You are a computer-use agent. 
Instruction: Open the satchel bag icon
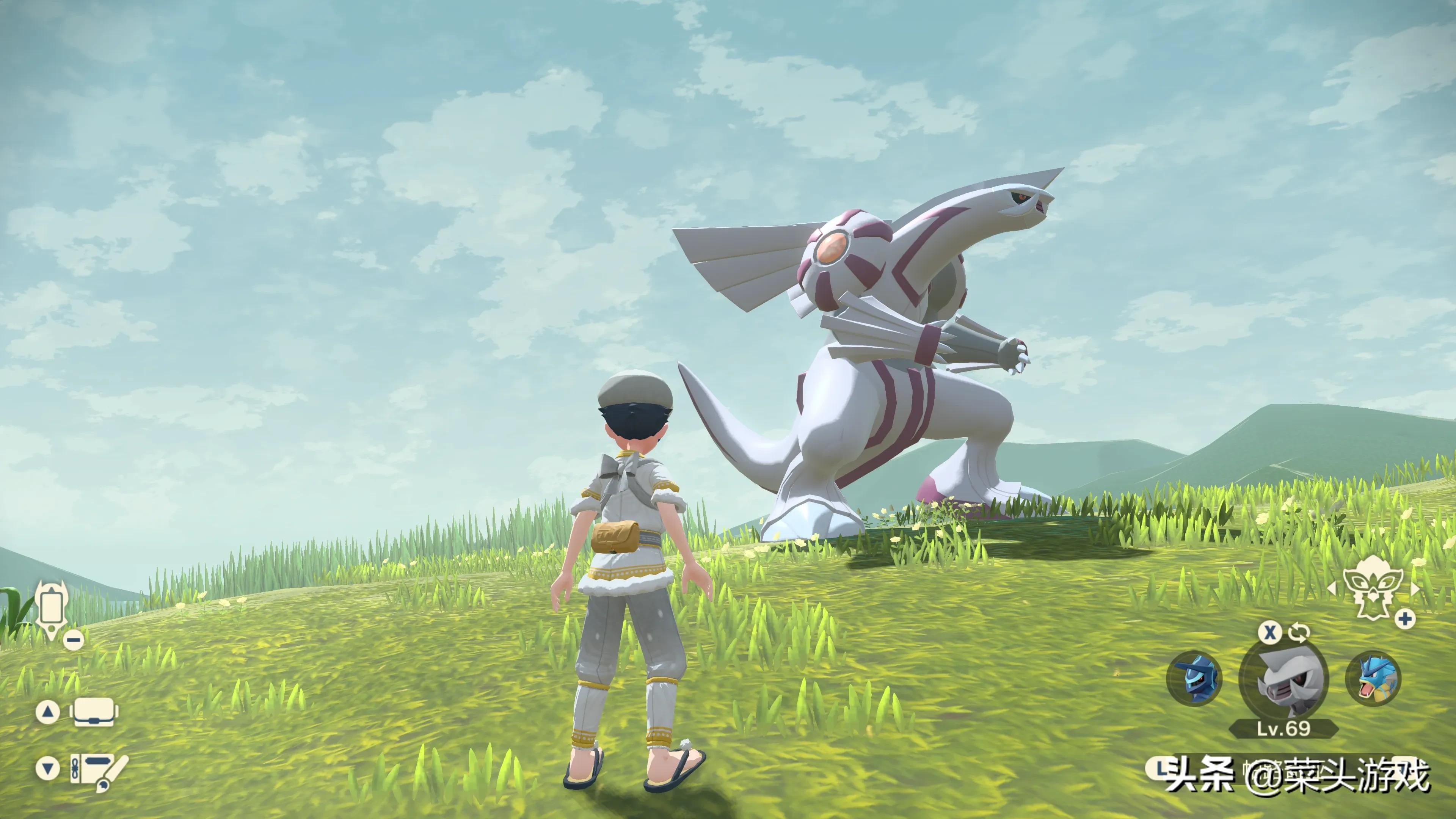coord(96,712)
